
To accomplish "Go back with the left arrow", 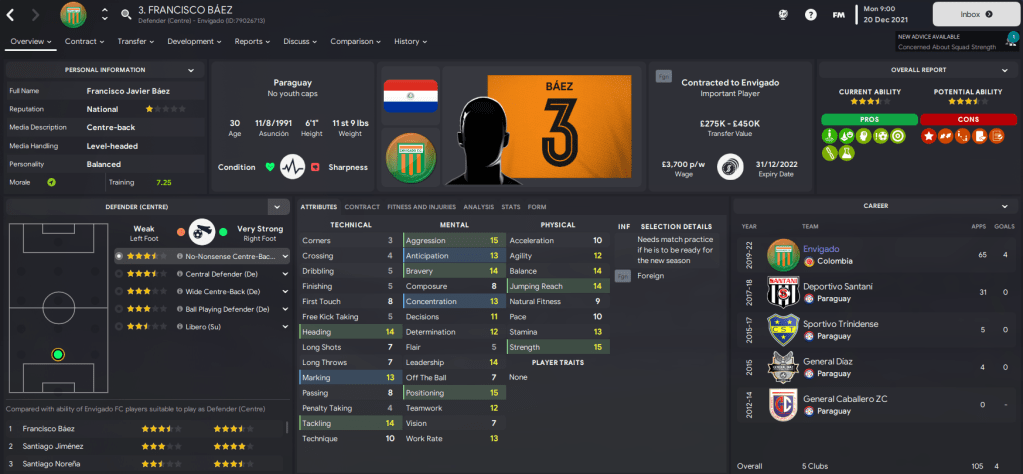I will click(x=11, y=14).
